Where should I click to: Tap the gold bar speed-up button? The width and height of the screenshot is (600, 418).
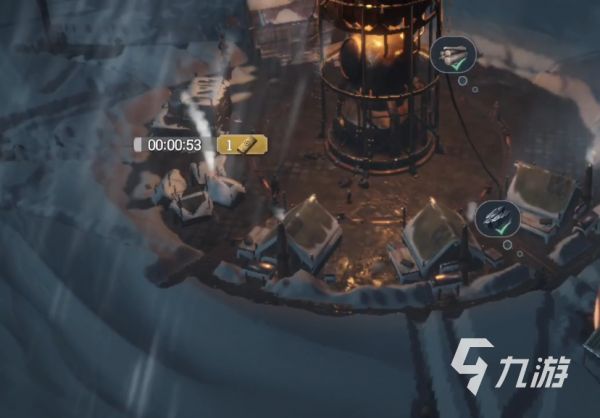point(242,145)
